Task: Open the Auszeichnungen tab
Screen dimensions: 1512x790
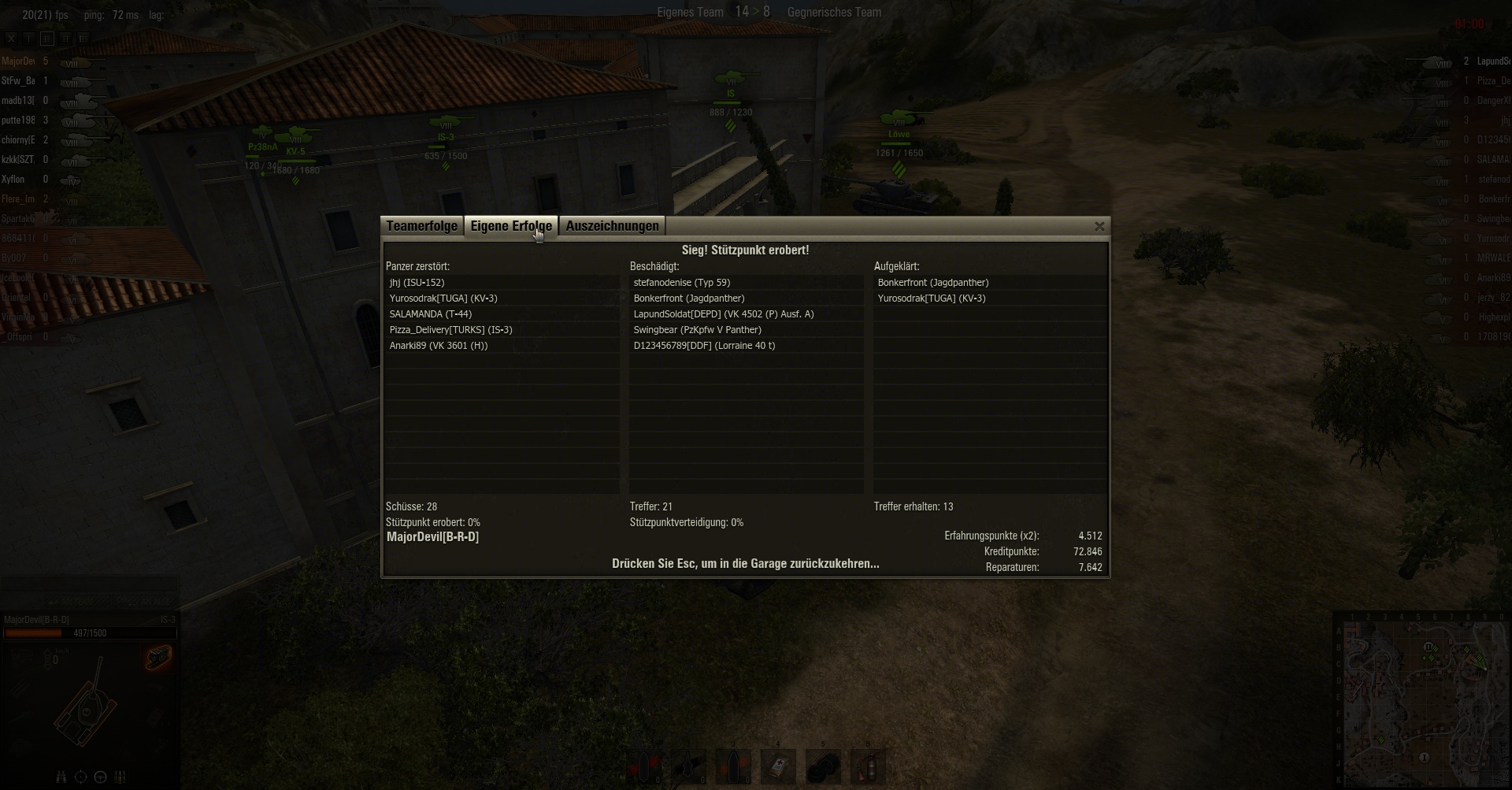Action: (x=612, y=227)
